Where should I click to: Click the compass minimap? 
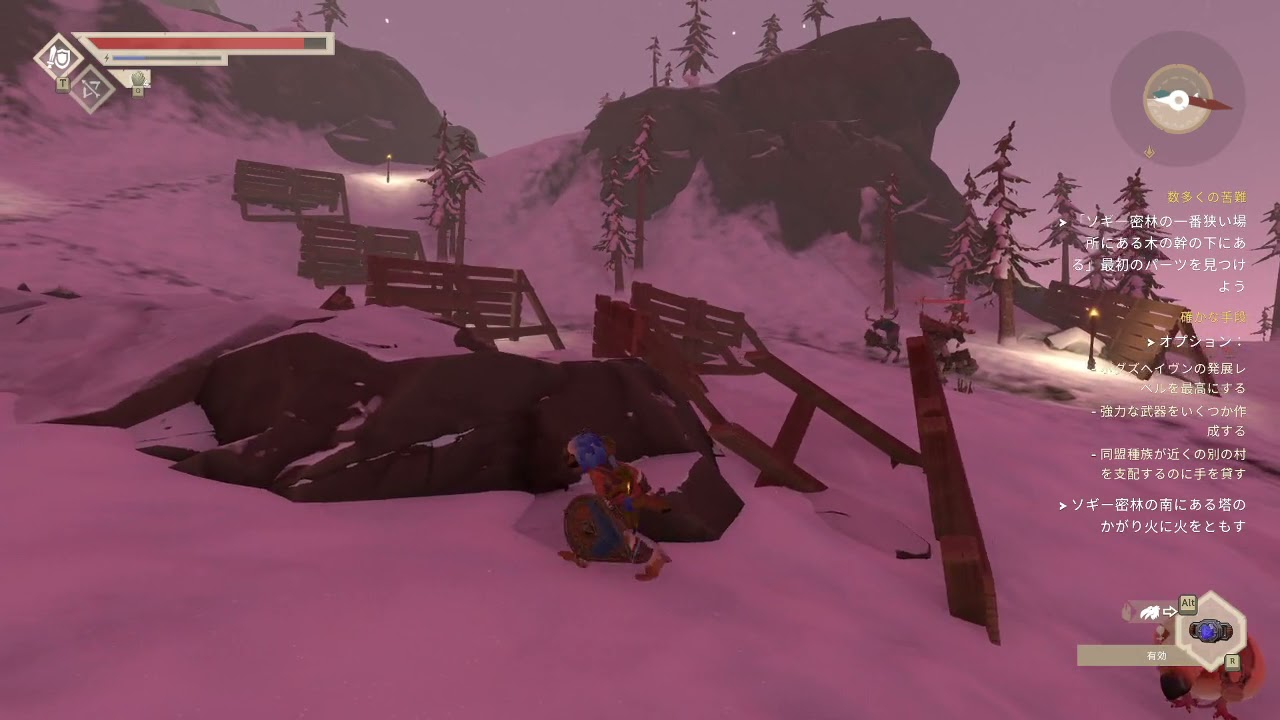pyautogui.click(x=1178, y=99)
